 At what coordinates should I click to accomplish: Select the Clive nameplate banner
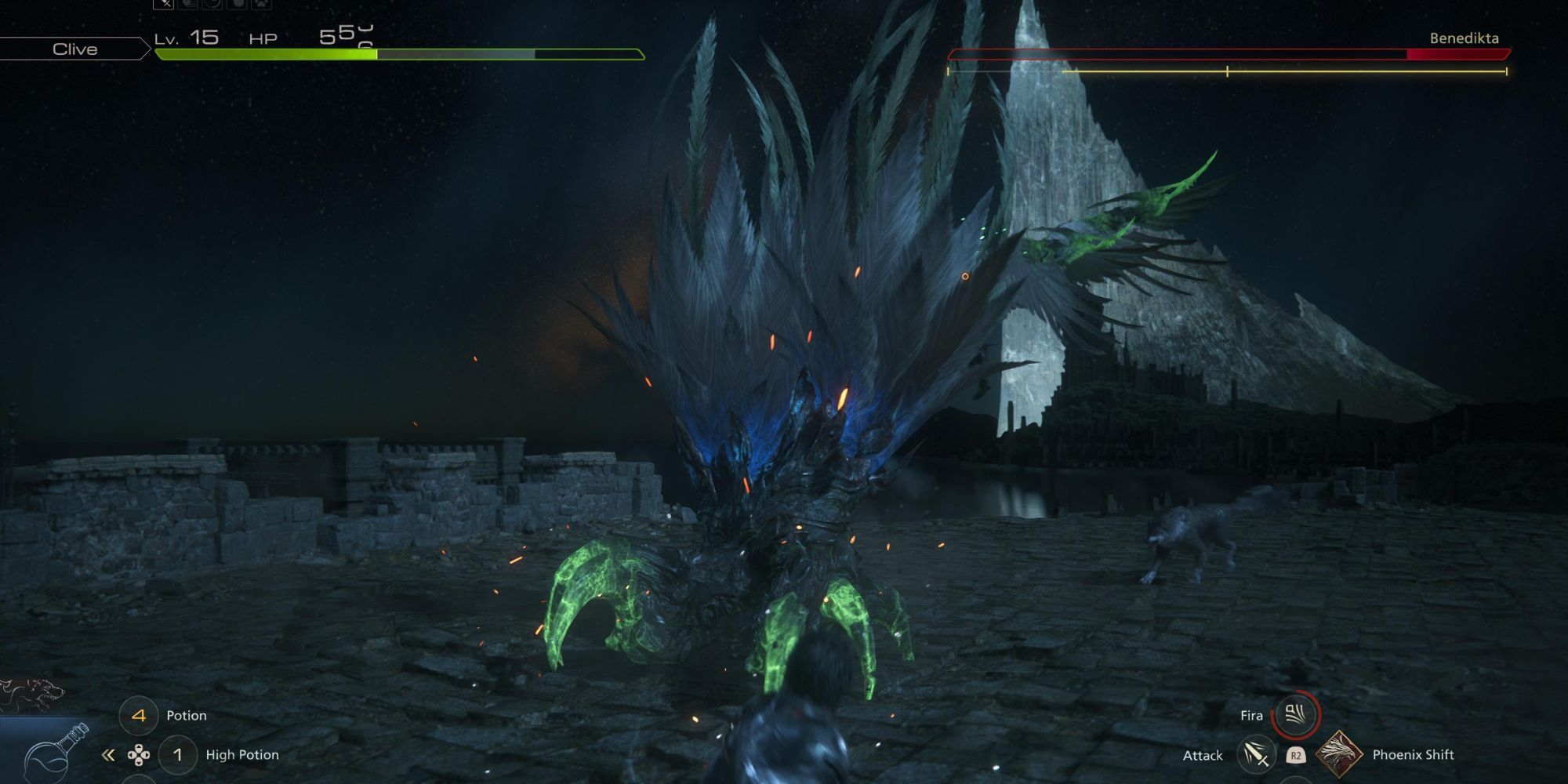point(74,49)
